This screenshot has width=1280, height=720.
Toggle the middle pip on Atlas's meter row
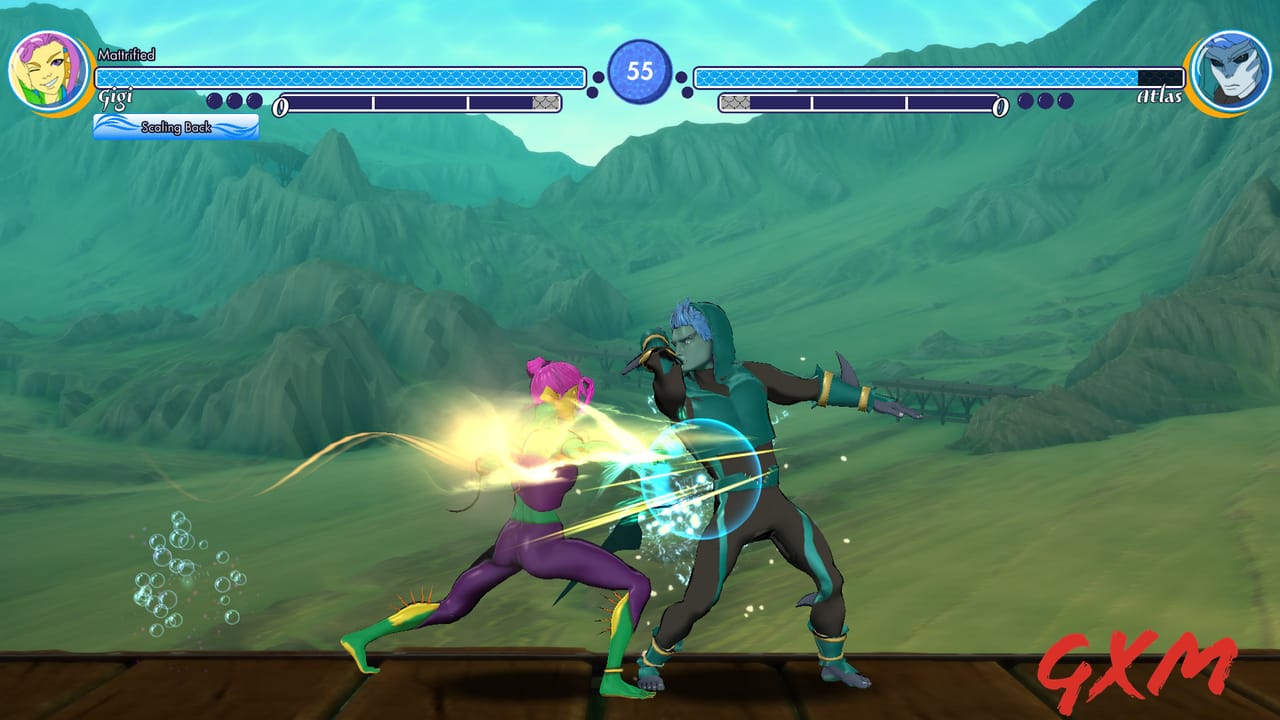pos(1044,101)
